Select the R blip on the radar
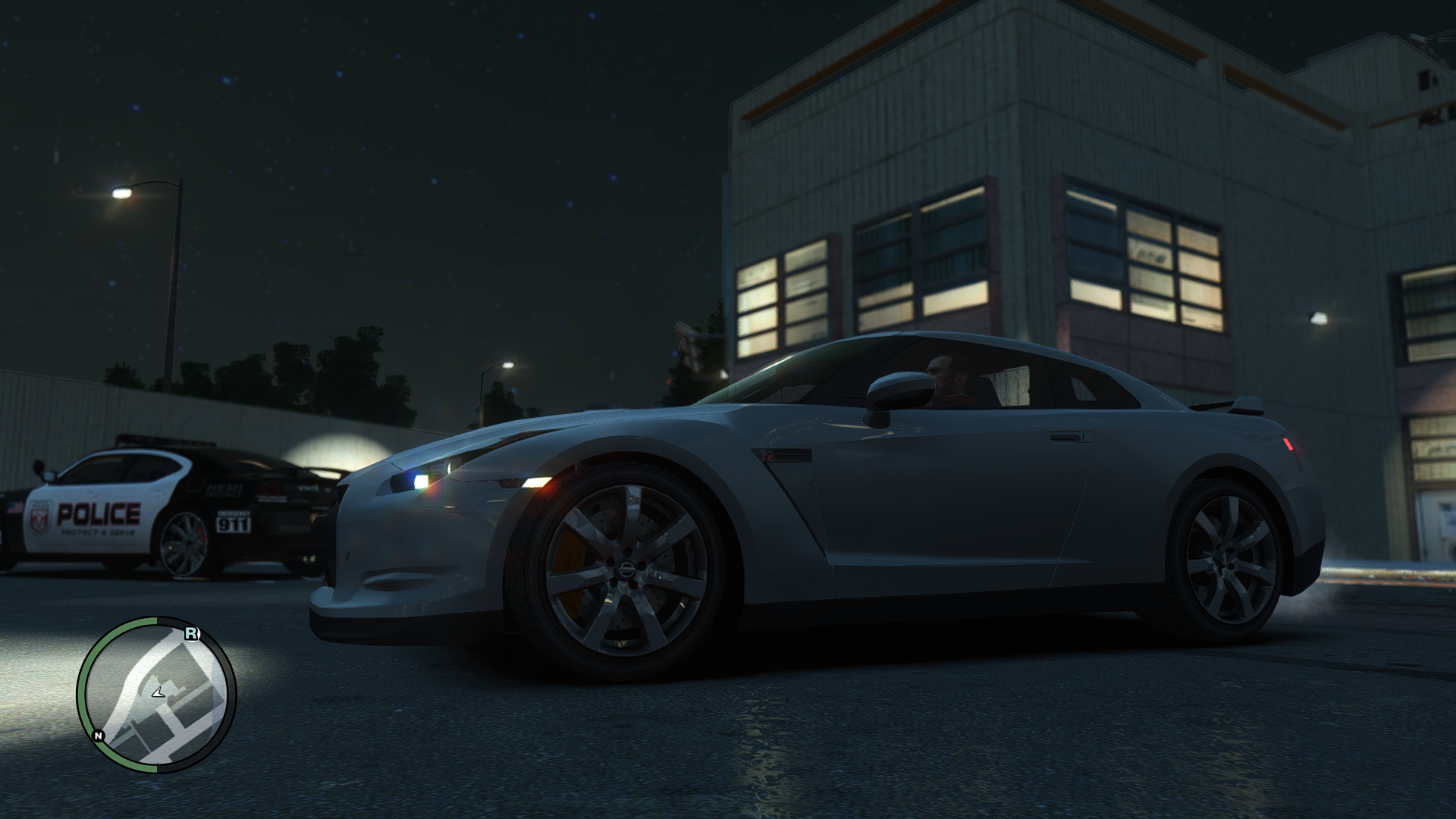The image size is (1456, 819). point(191,633)
